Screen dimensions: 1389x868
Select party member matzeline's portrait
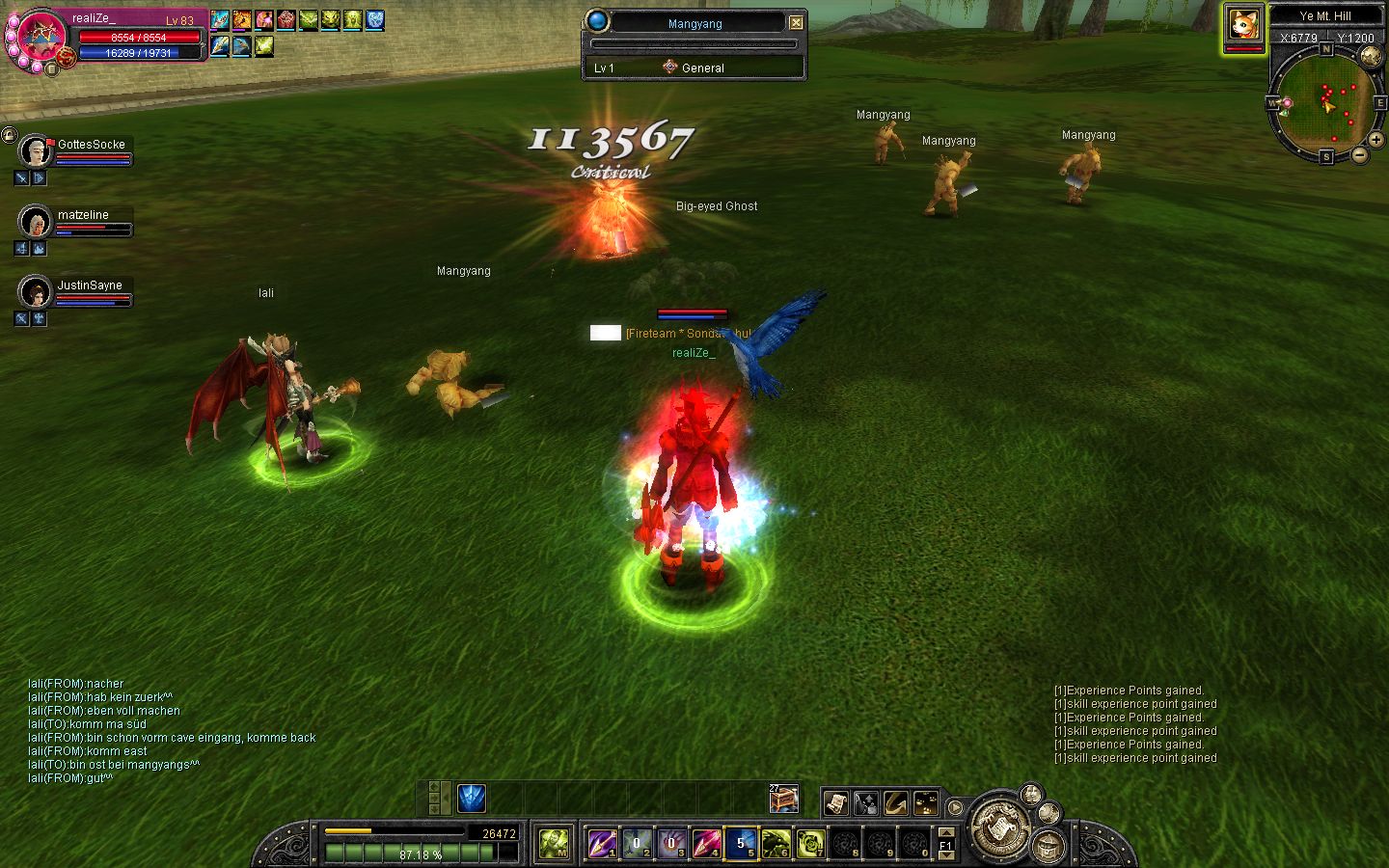pyautogui.click(x=36, y=222)
